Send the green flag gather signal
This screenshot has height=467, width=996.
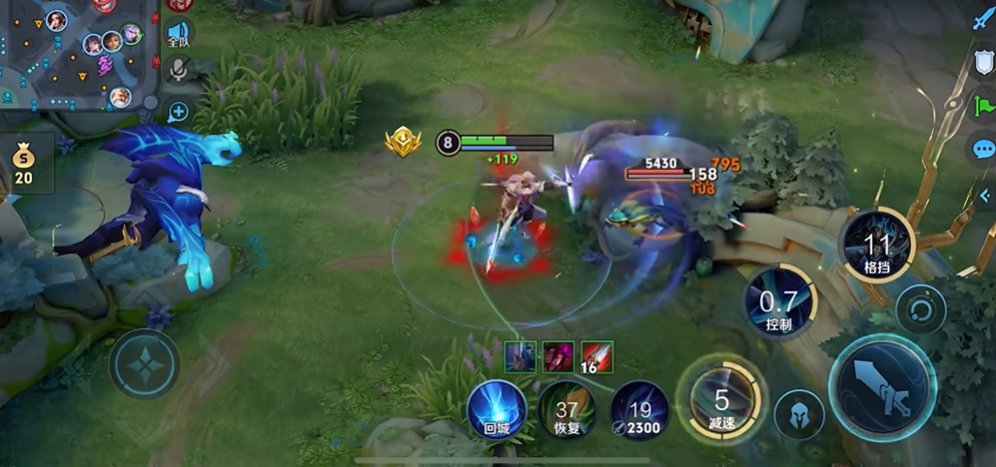(x=983, y=106)
